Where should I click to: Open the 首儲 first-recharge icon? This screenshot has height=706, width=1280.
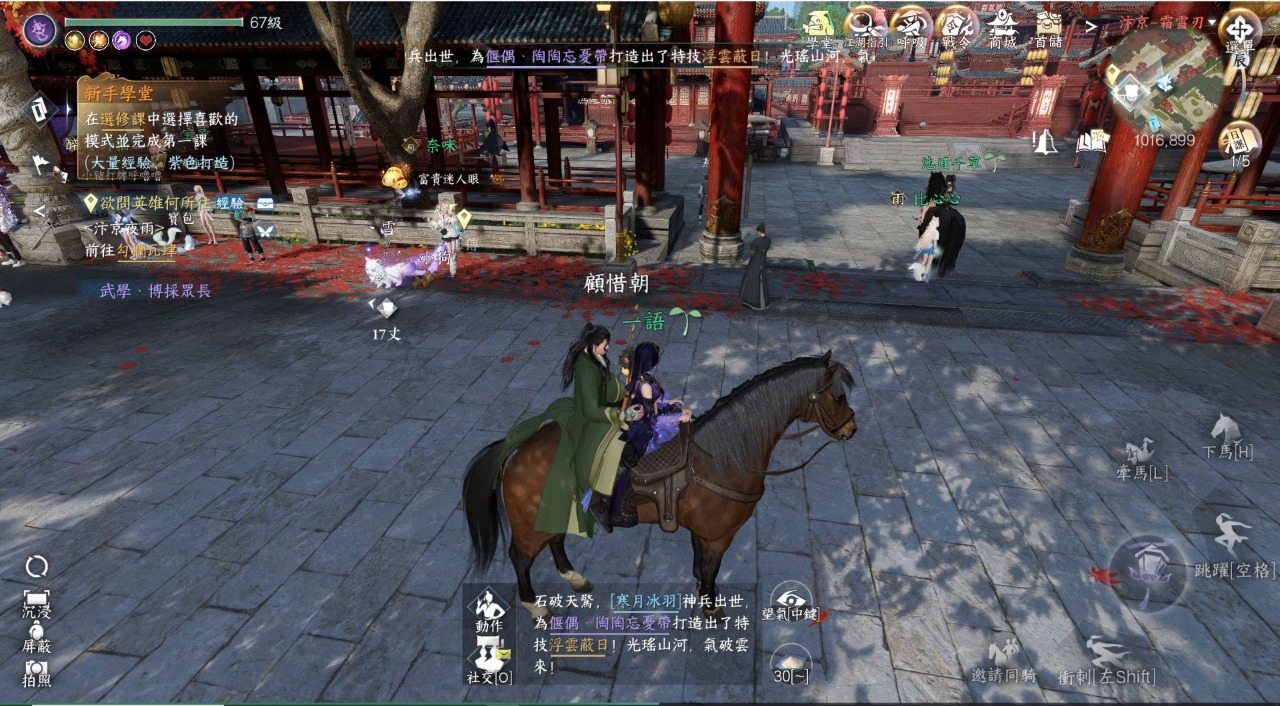[x=1048, y=26]
